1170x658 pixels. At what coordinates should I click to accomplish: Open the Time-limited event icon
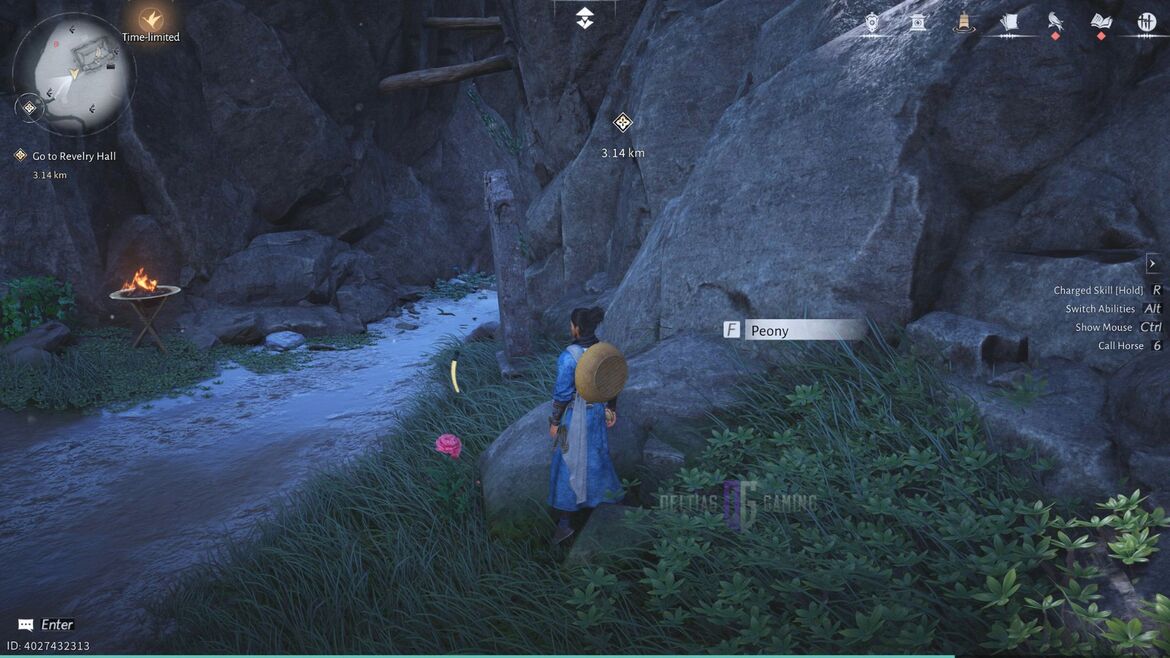pos(151,19)
